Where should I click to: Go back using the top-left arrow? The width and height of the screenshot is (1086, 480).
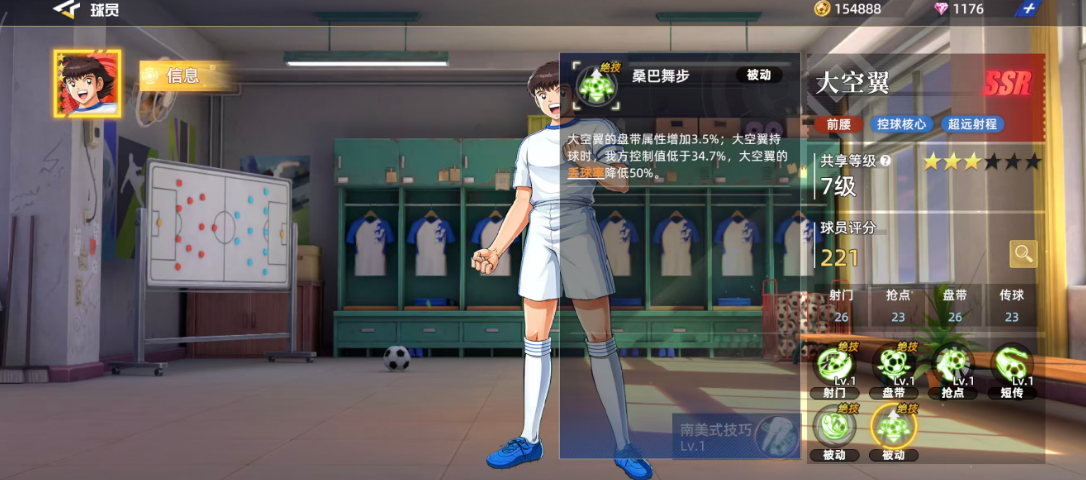67,9
